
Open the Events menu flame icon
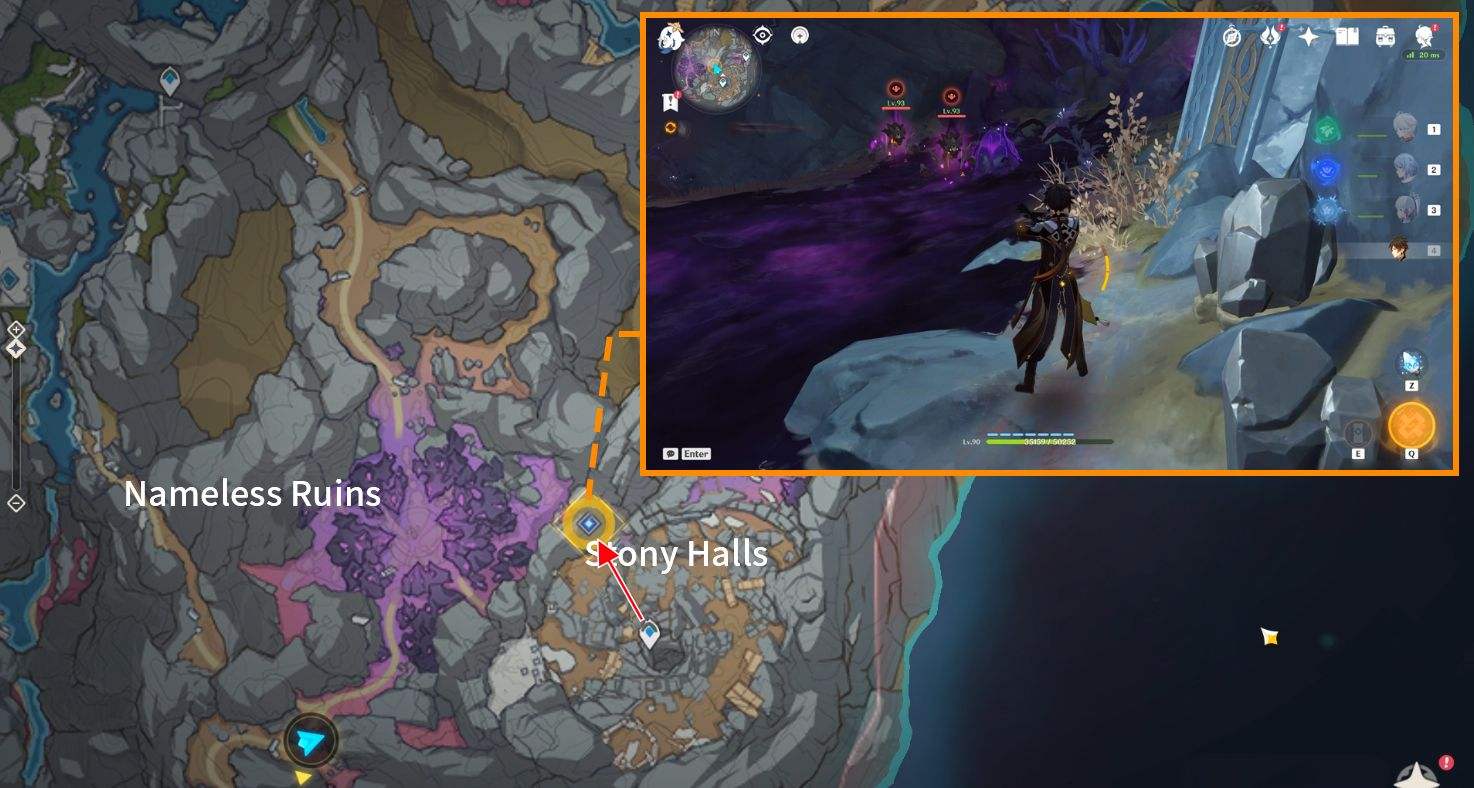(1271, 37)
